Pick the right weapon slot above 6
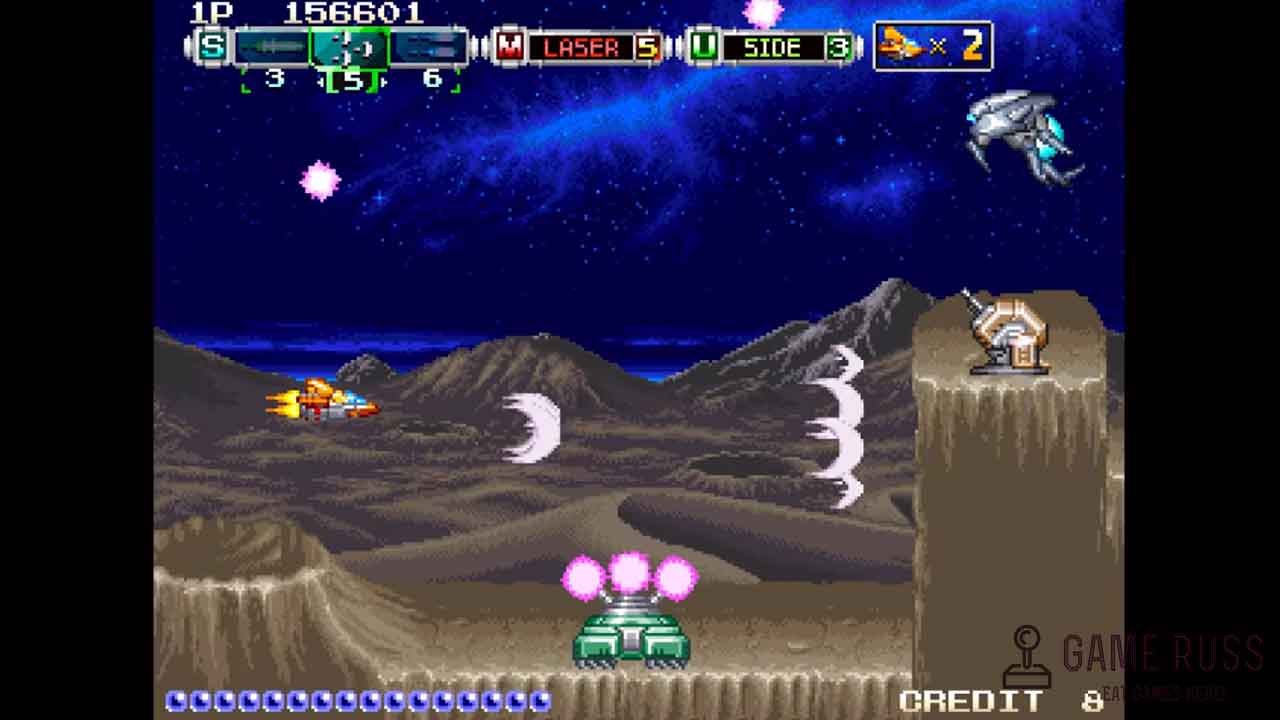Image resolution: width=1280 pixels, height=720 pixels. point(430,47)
